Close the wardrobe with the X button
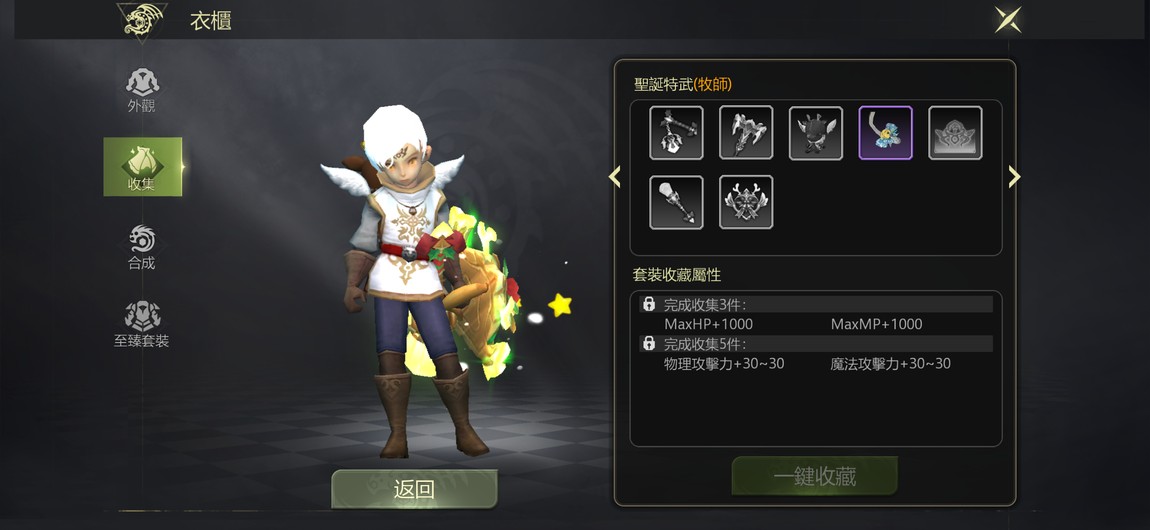The image size is (1150, 530). pyautogui.click(x=1007, y=19)
